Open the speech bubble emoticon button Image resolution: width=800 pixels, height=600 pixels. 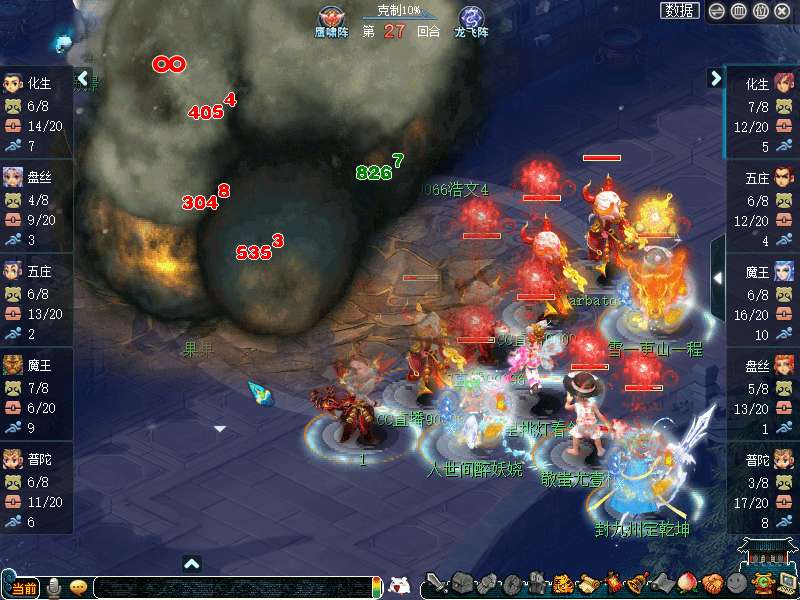(77, 587)
